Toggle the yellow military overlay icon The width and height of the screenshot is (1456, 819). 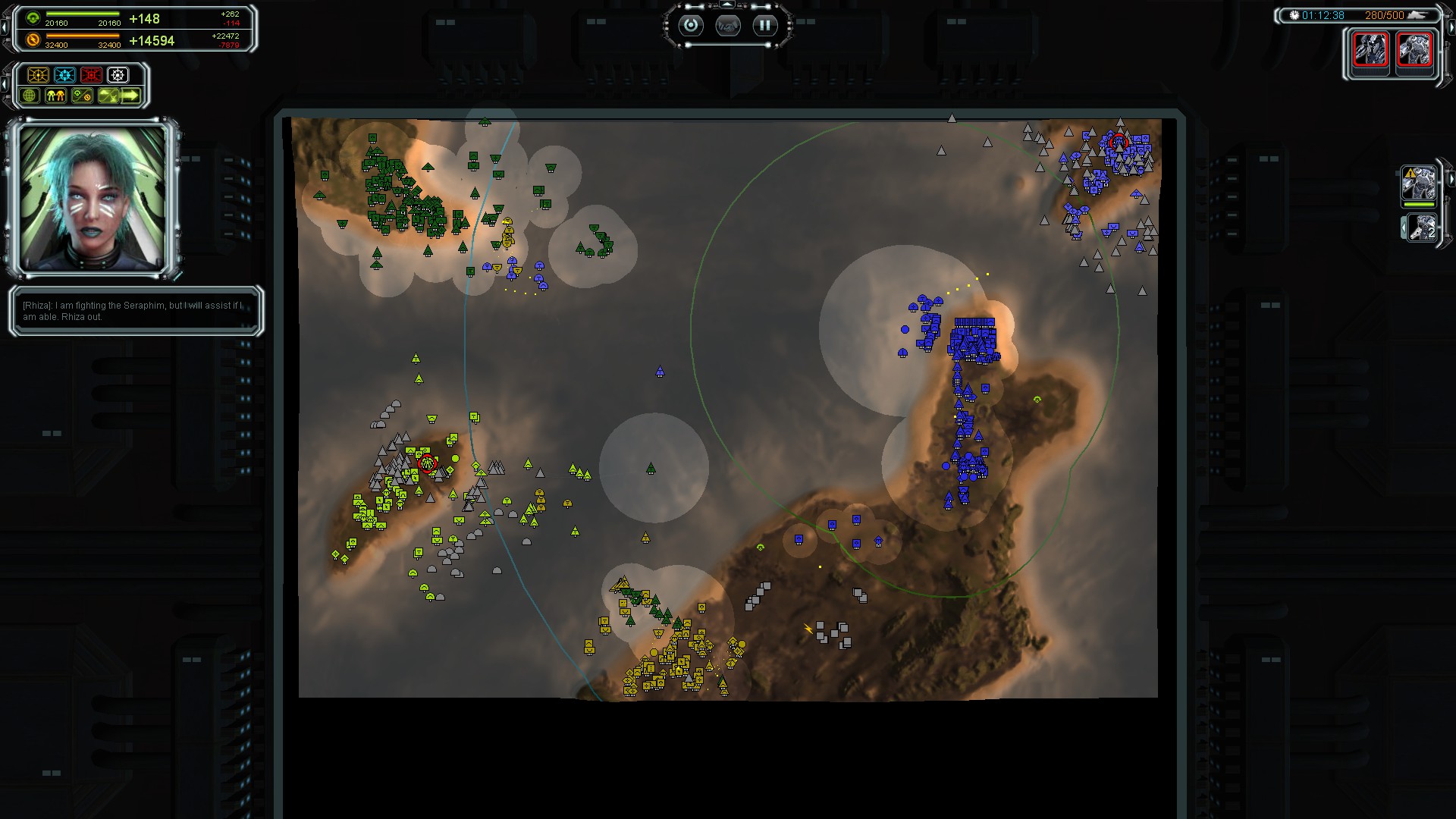coord(38,75)
